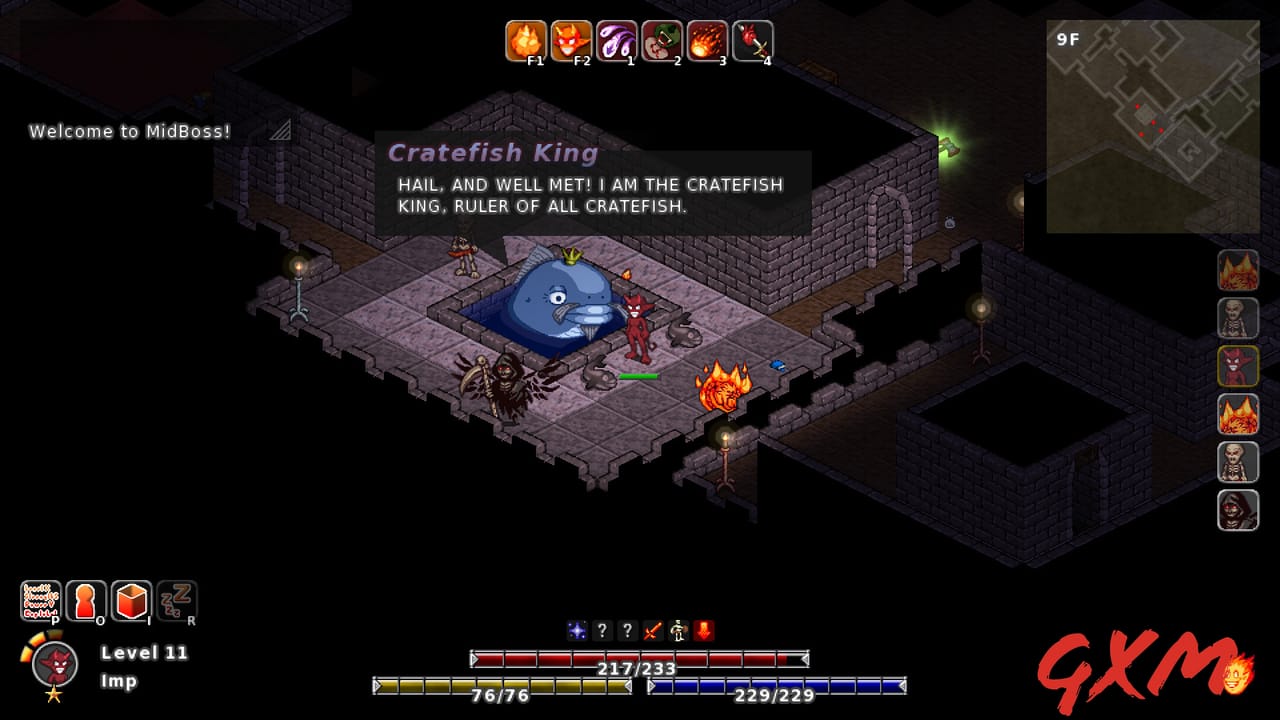Select the skeleton form icon on the right sidebar
The height and width of the screenshot is (720, 1280).
pos(1237,318)
